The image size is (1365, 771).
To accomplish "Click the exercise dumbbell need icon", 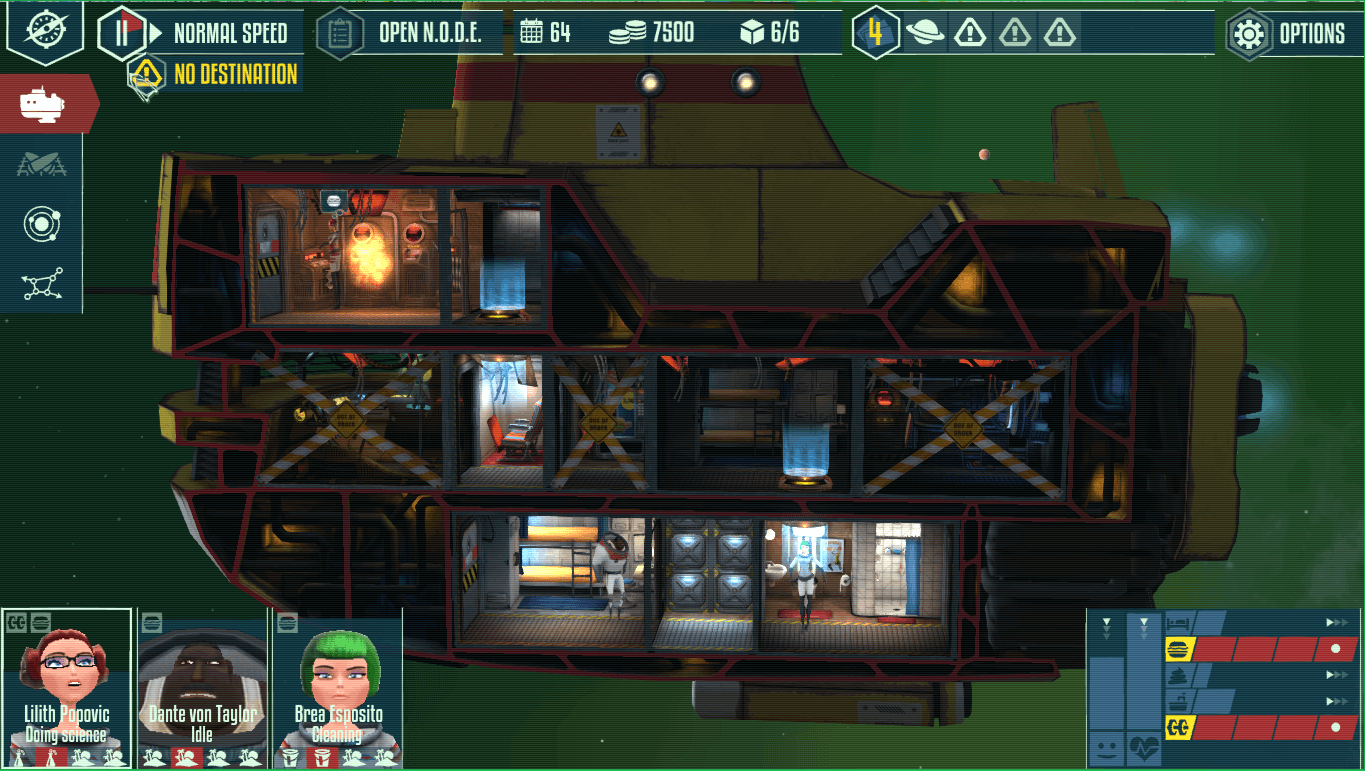I will 1178,728.
